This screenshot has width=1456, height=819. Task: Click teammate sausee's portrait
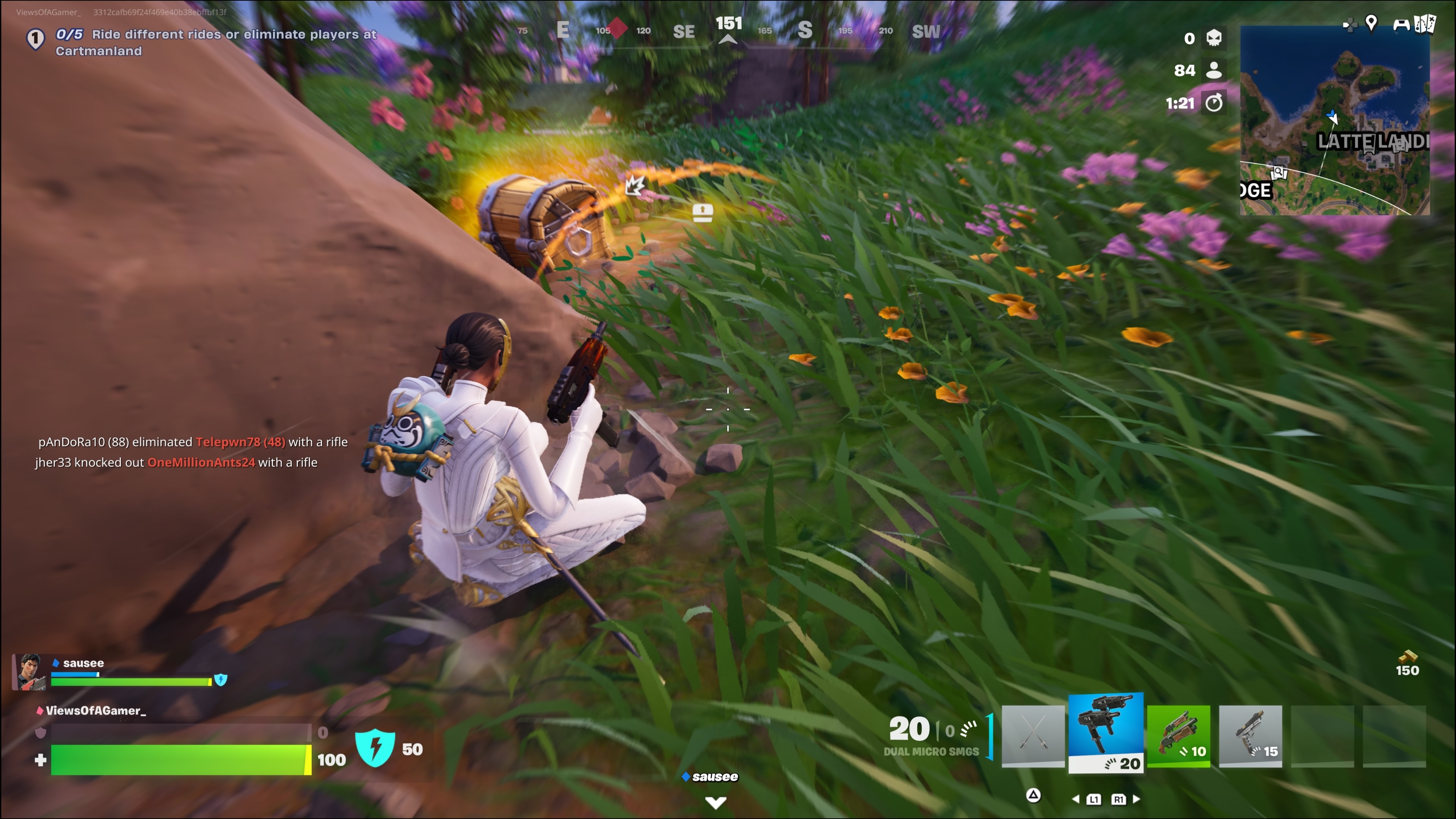coord(30,672)
